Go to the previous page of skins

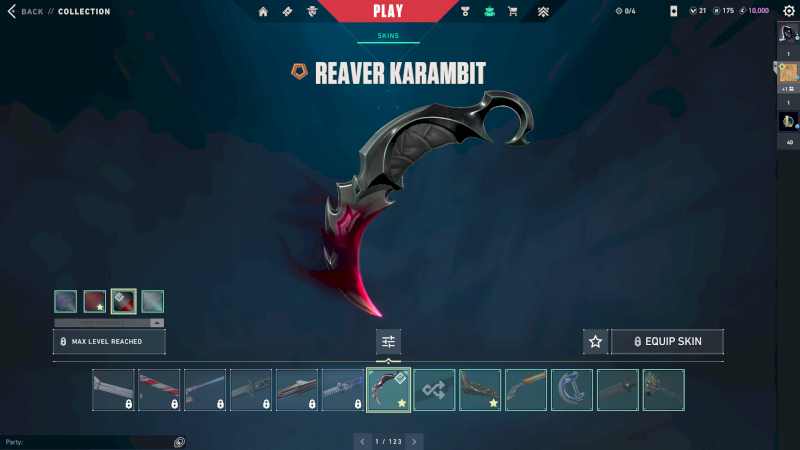click(x=361, y=441)
